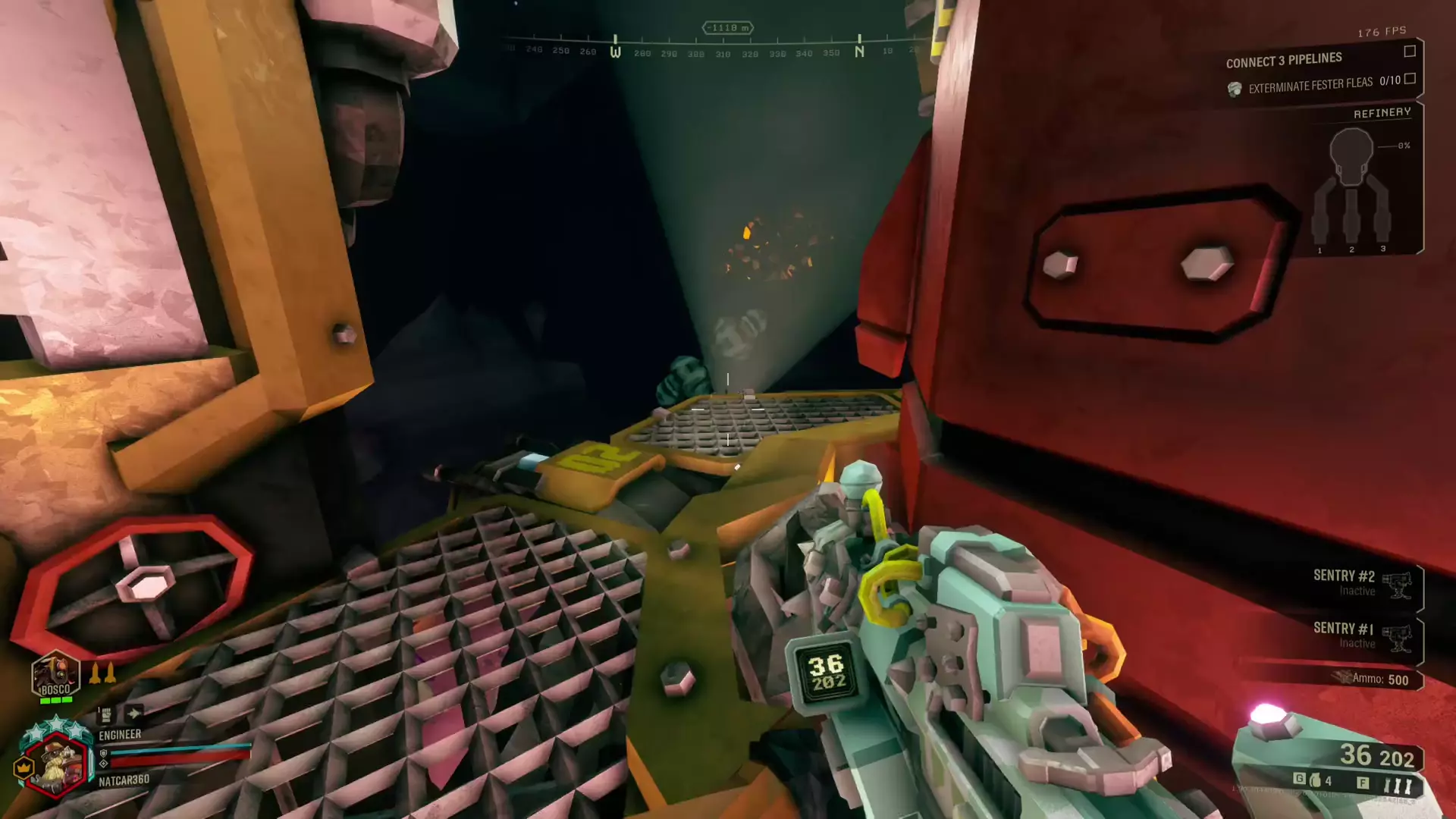Select the Fester Flea objective icon
This screenshot has width=1456, height=819.
tap(1233, 86)
